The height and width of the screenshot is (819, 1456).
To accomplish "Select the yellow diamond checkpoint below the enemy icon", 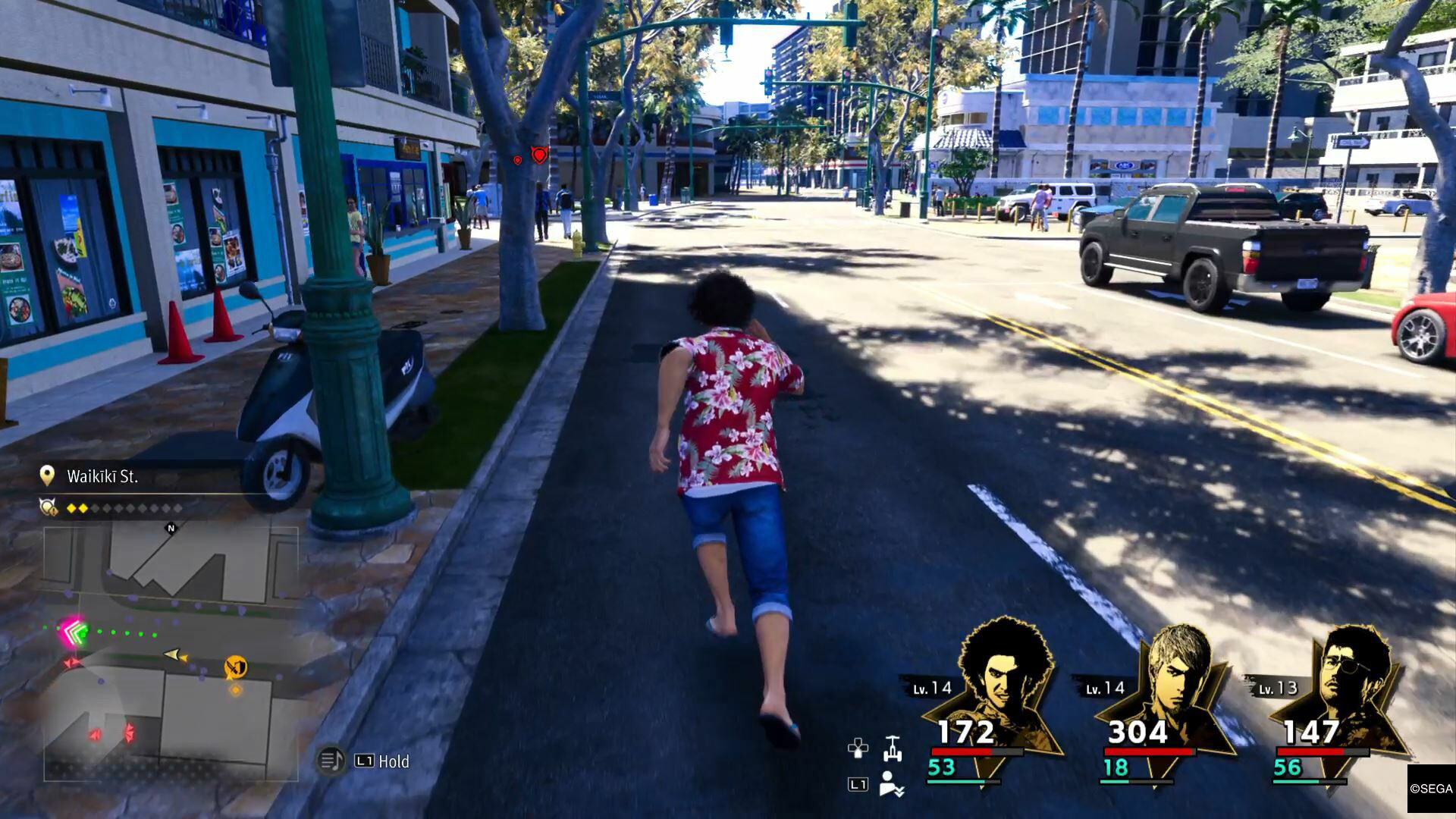I will [236, 690].
